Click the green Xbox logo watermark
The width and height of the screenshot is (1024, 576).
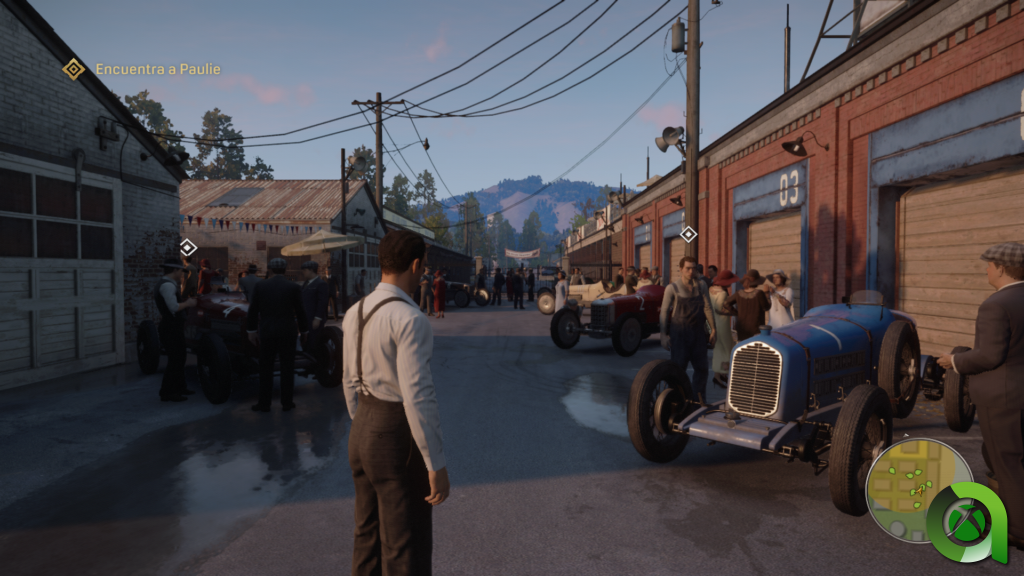[x=966, y=522]
